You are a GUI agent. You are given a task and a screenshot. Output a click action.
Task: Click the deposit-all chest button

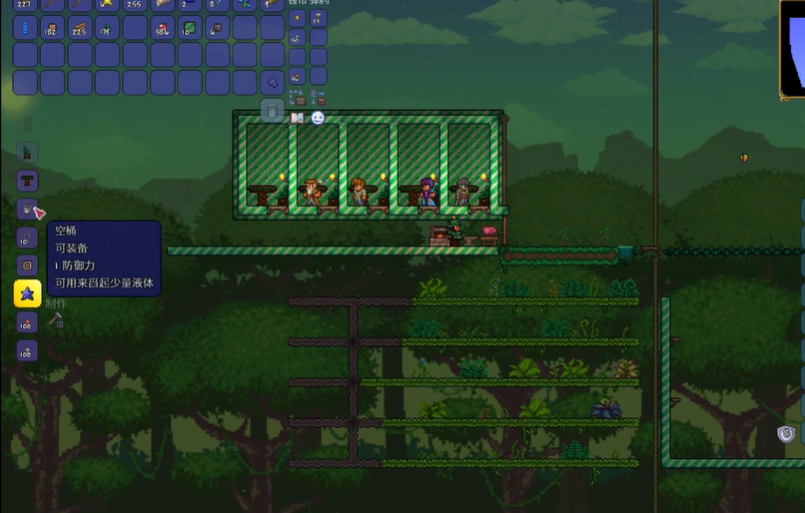317,97
